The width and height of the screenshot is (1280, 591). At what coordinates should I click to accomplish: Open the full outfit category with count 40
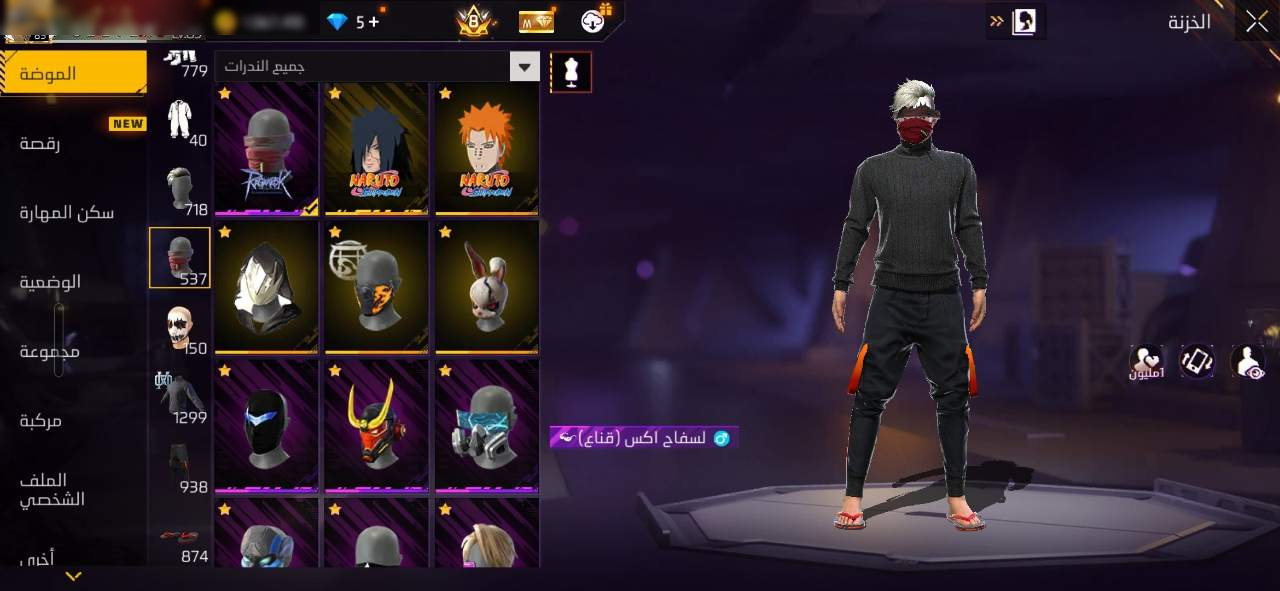pyautogui.click(x=180, y=122)
